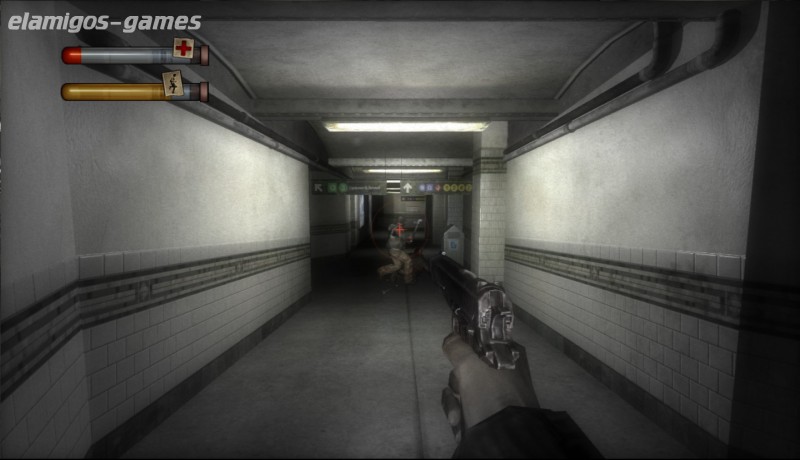
Task: Click the elamigos-games watermark text
Action: 104,22
